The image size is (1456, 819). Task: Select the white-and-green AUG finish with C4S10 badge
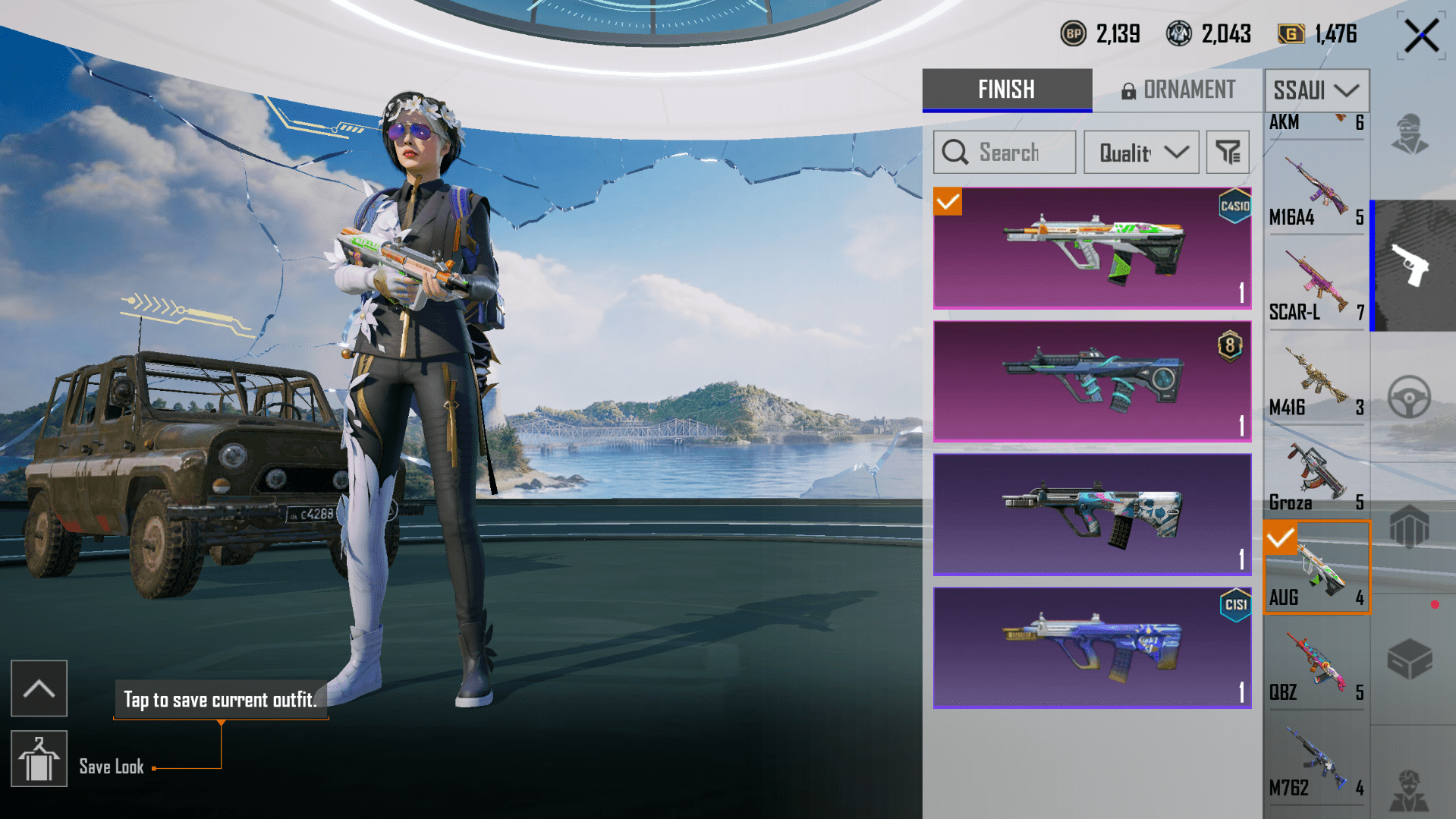point(1092,248)
